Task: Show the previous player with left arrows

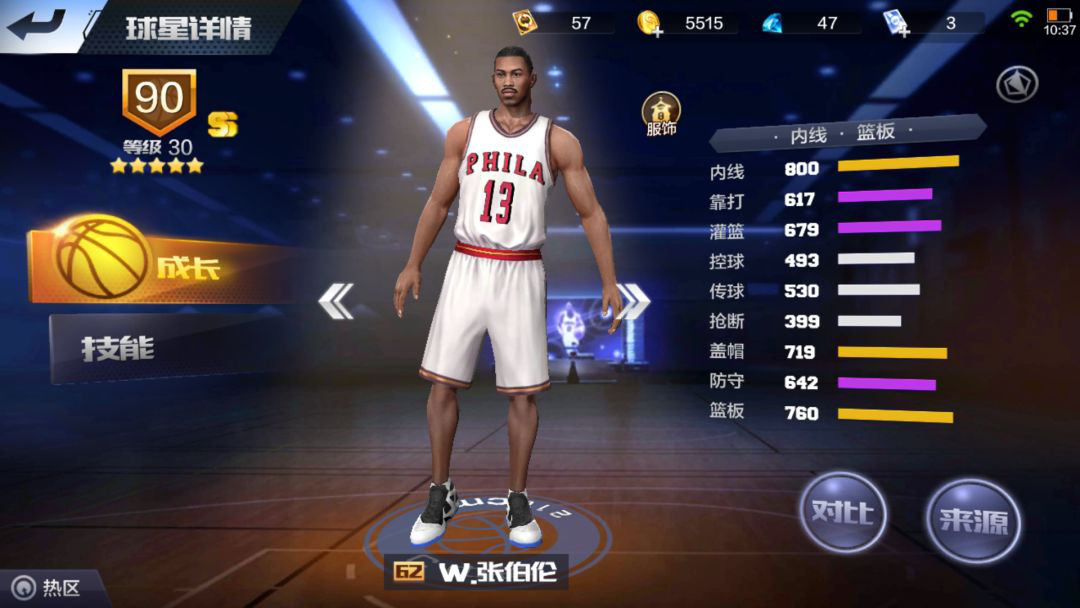Action: (x=336, y=301)
